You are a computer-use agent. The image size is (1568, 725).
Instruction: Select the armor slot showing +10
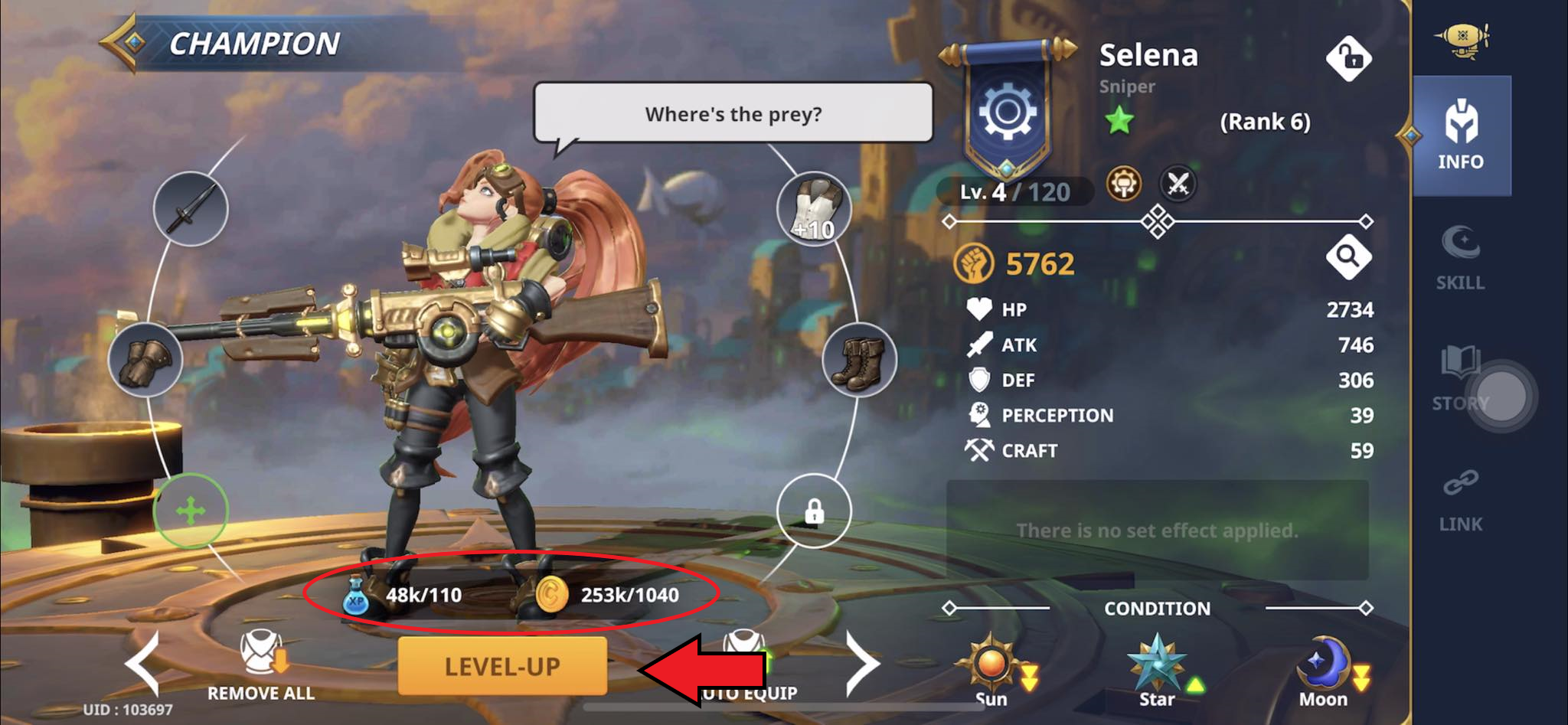point(814,211)
